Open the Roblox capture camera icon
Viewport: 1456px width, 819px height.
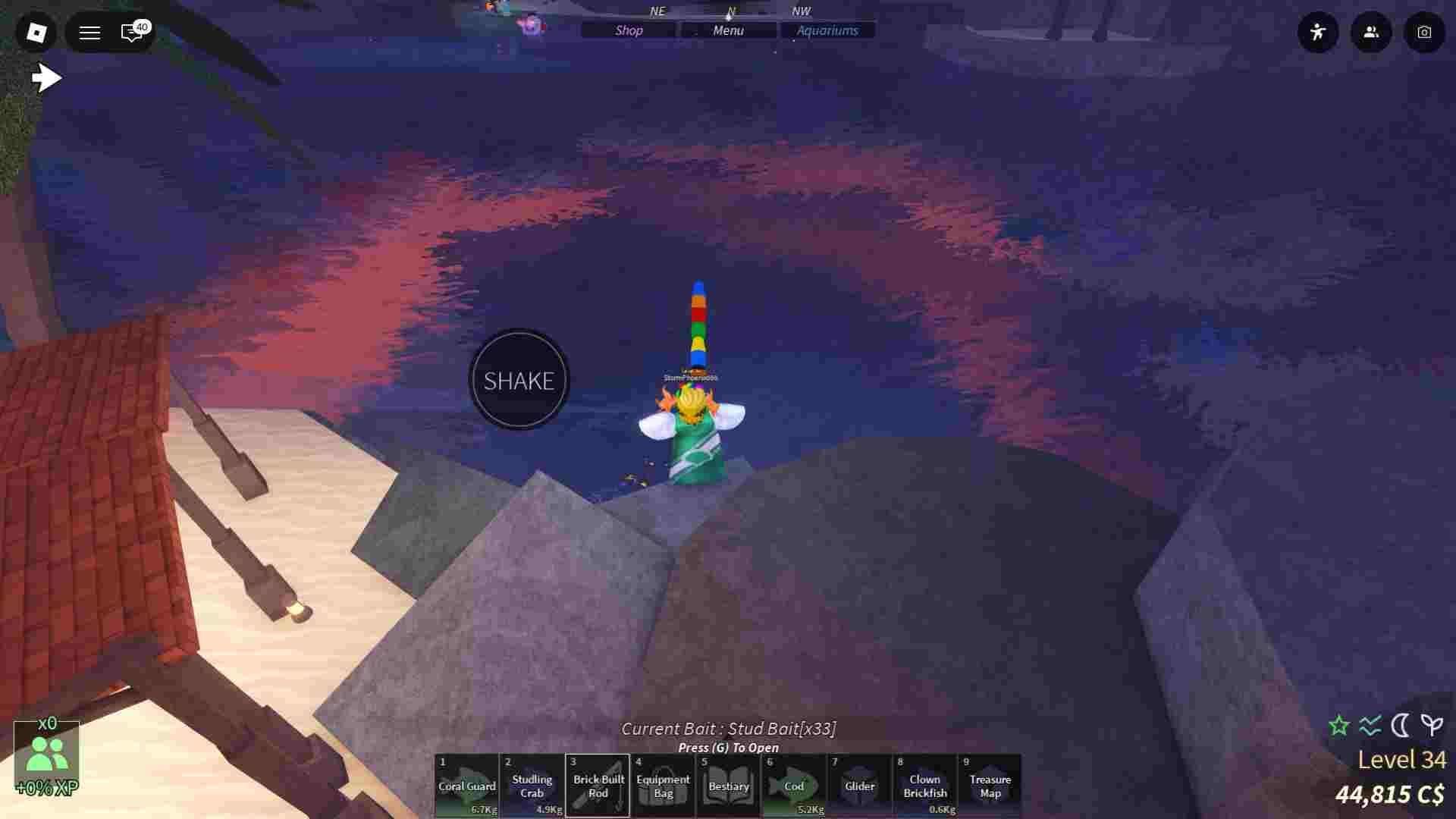[1424, 33]
